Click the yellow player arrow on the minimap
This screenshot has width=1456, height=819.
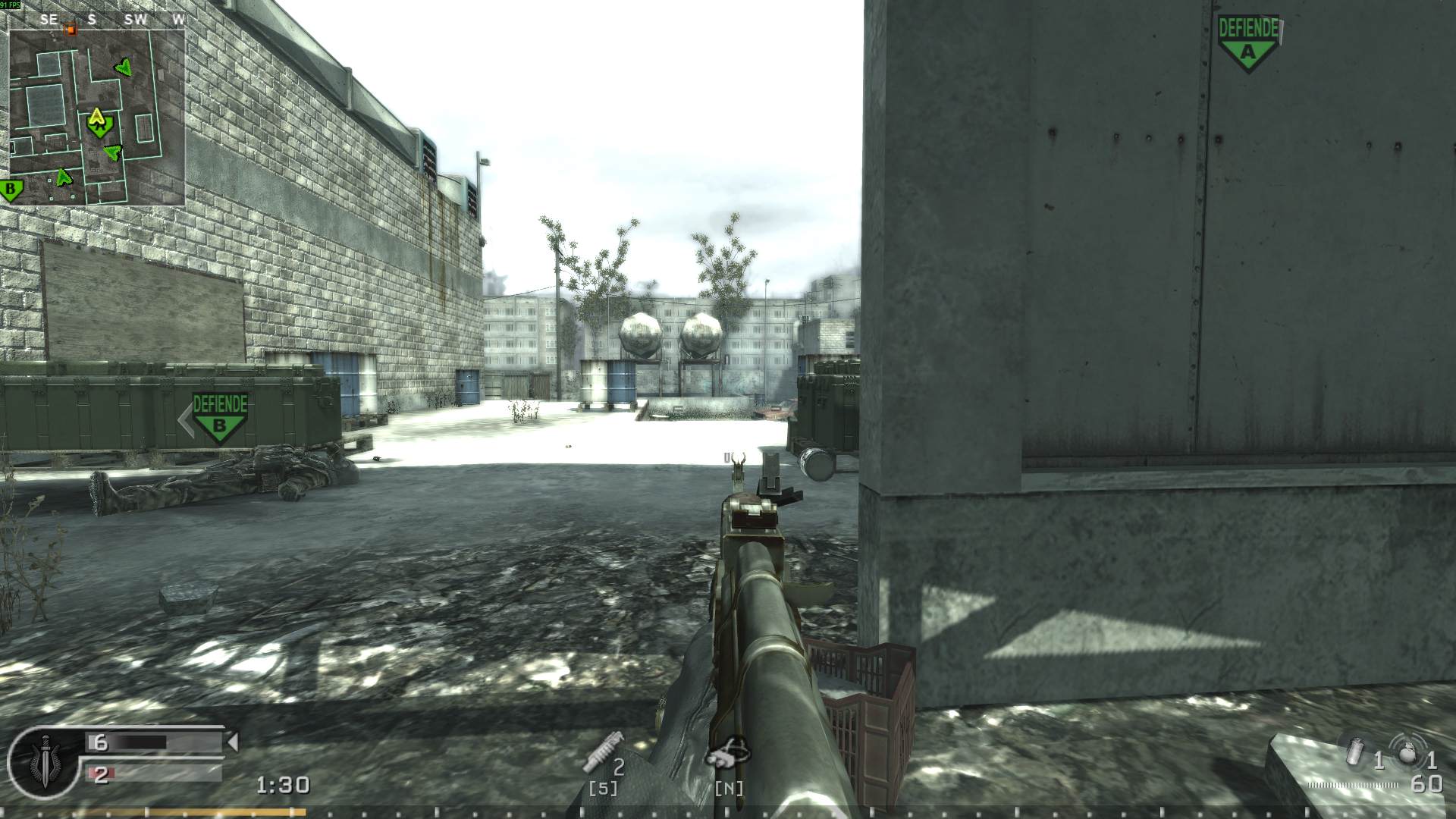[97, 120]
